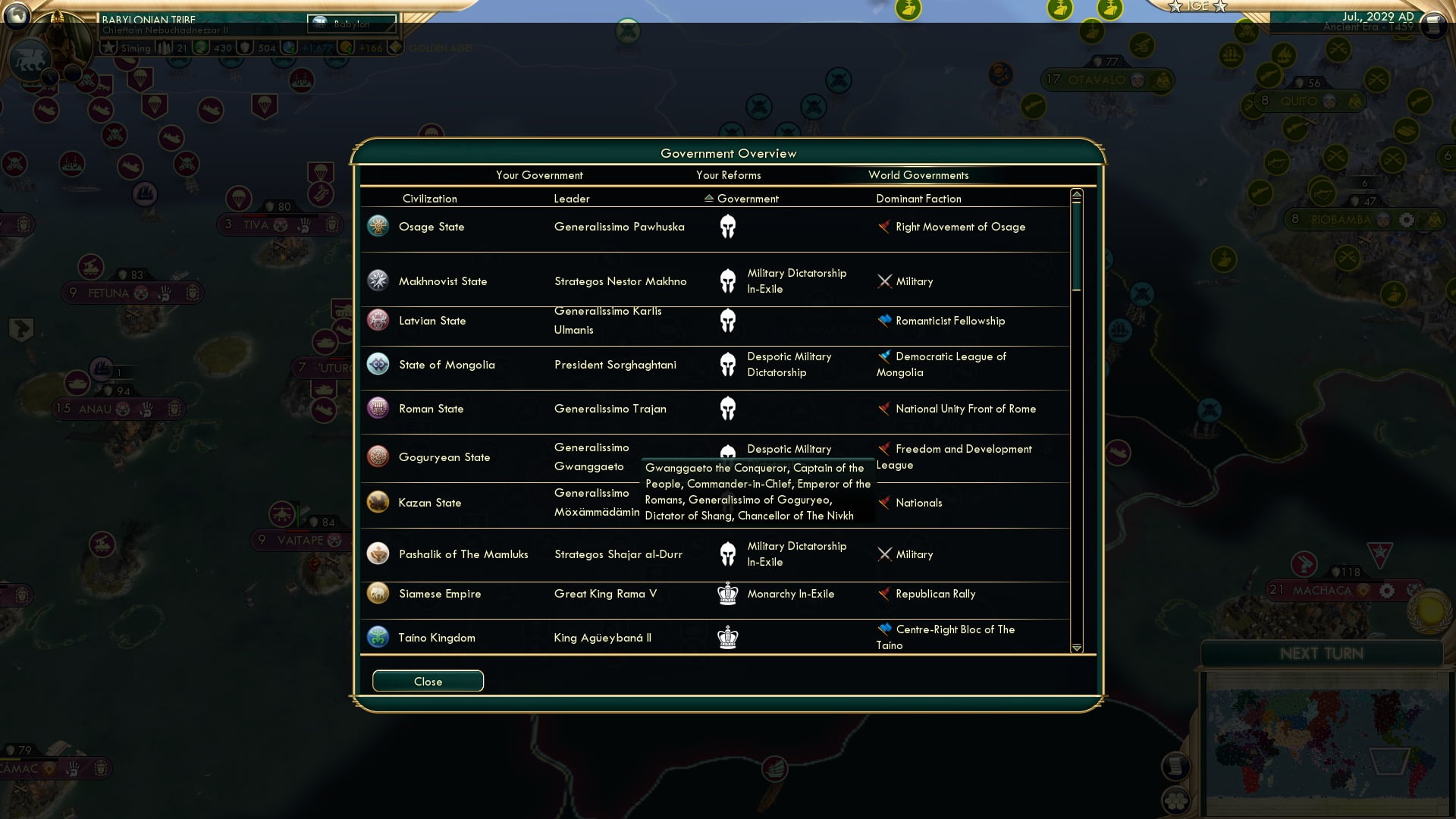1456x819 pixels.
Task: Select the State of Mongolia civilization icon
Action: (x=378, y=365)
